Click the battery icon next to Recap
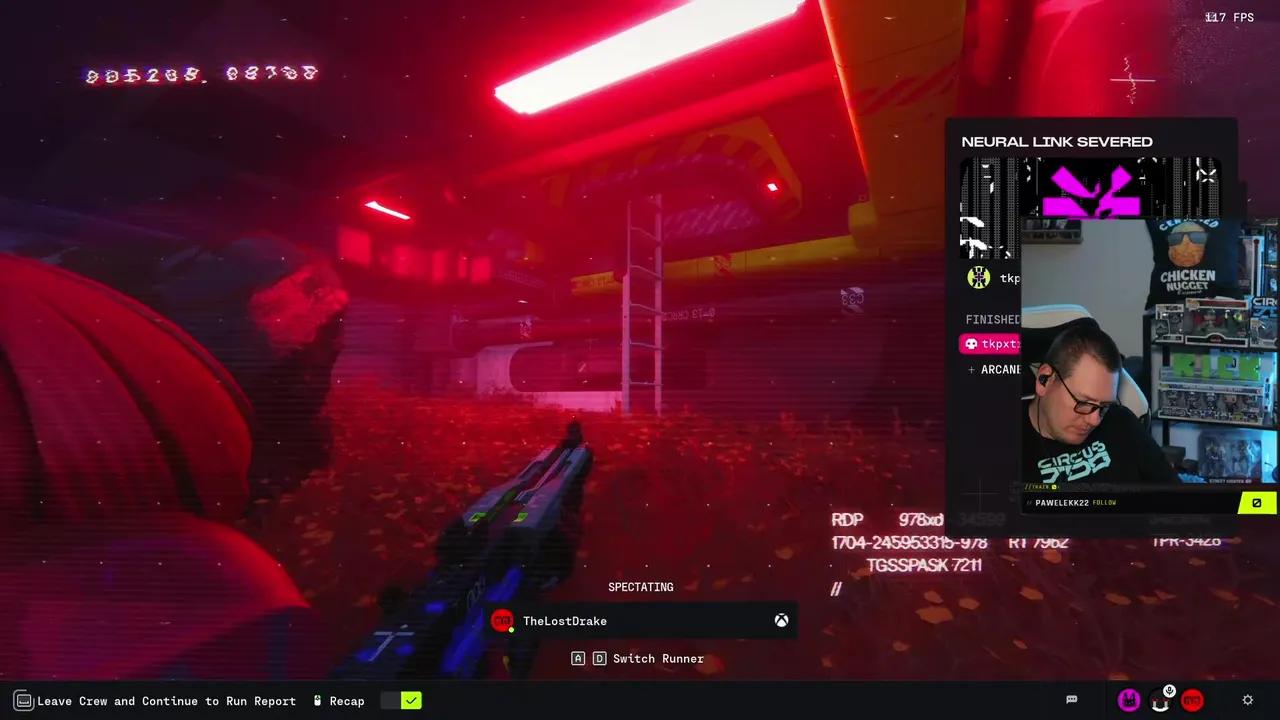The height and width of the screenshot is (720, 1280). [316, 700]
